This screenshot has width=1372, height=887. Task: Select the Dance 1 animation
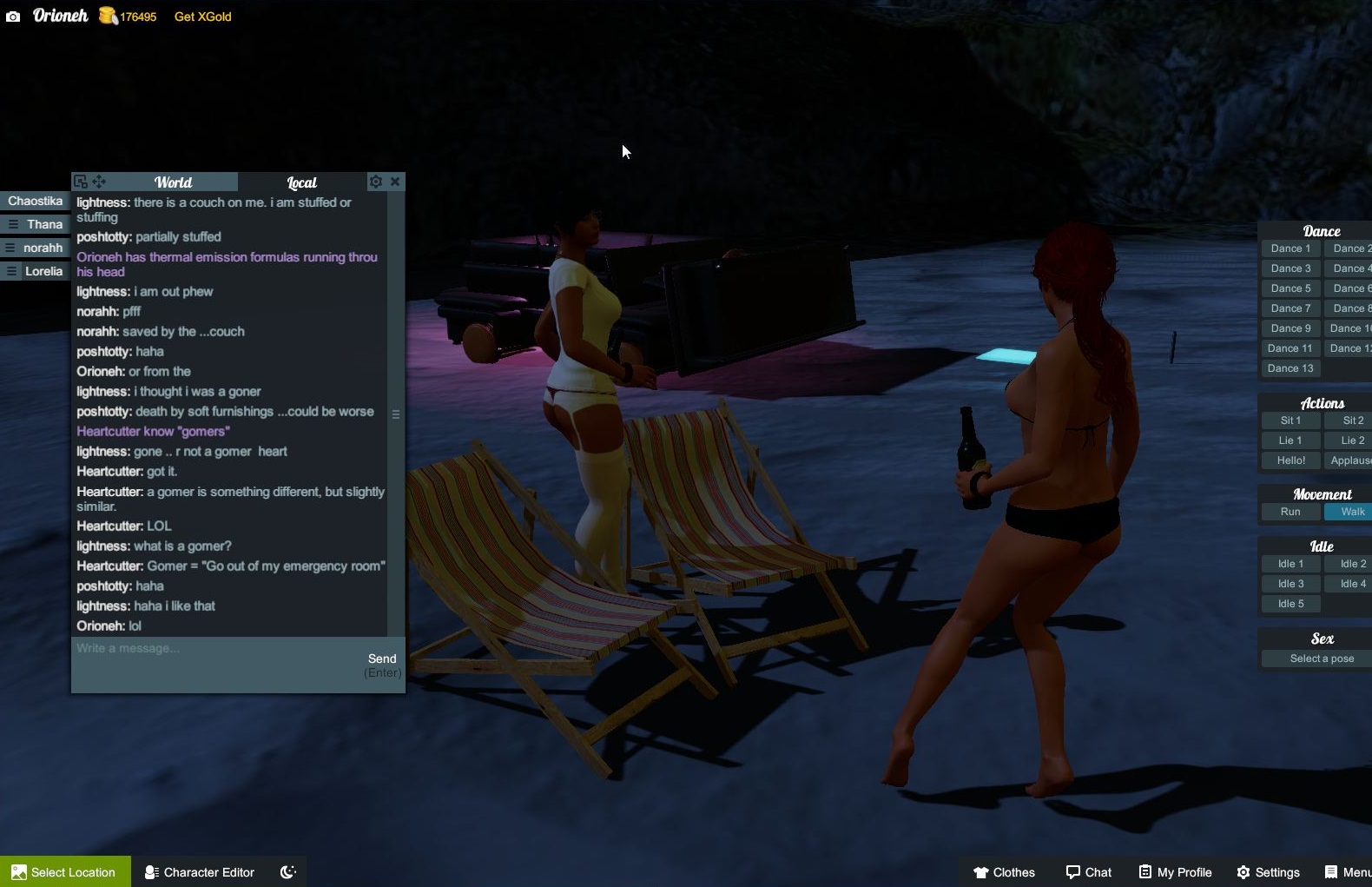tap(1290, 248)
